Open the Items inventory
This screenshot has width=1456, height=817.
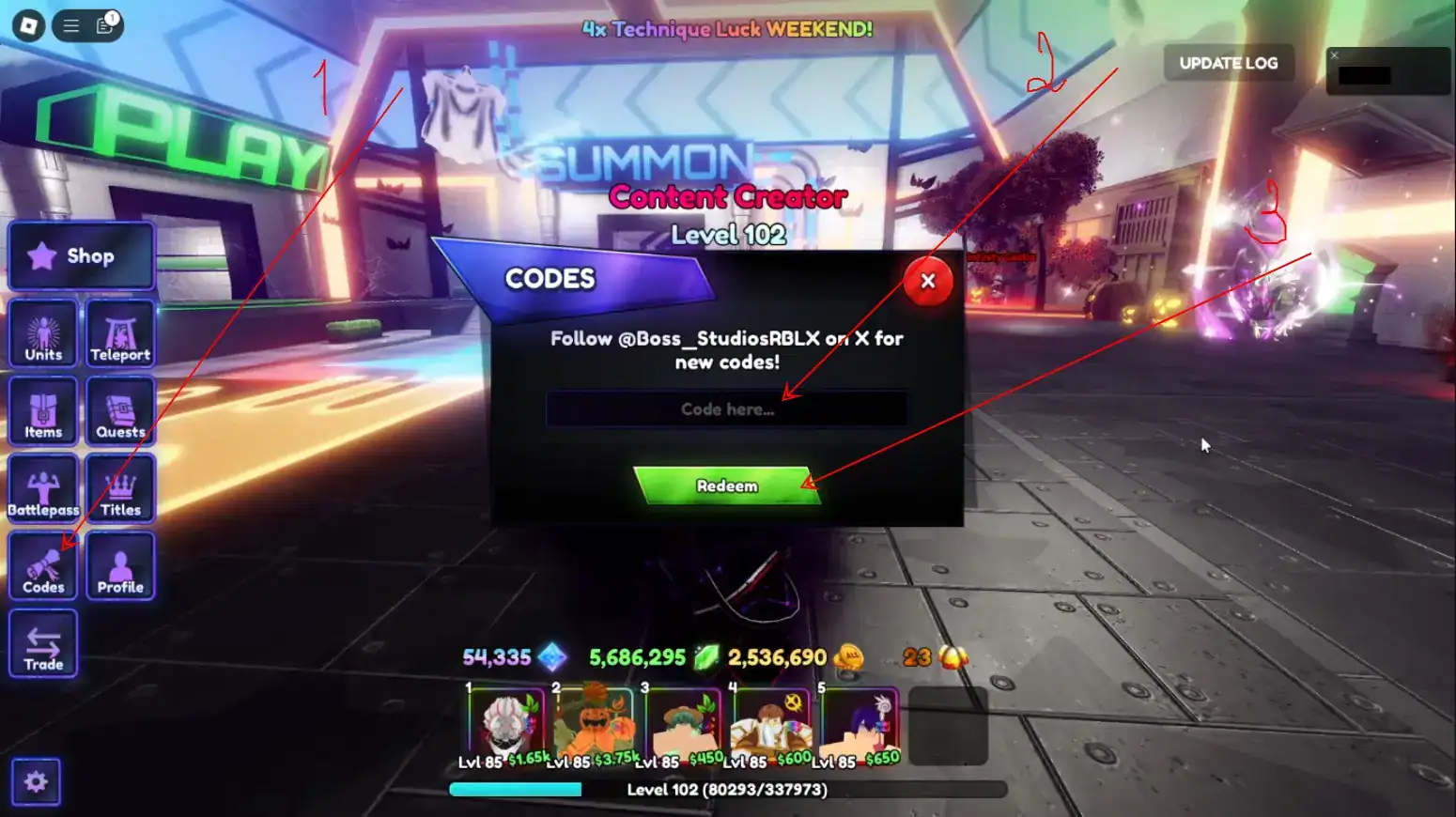(42, 410)
